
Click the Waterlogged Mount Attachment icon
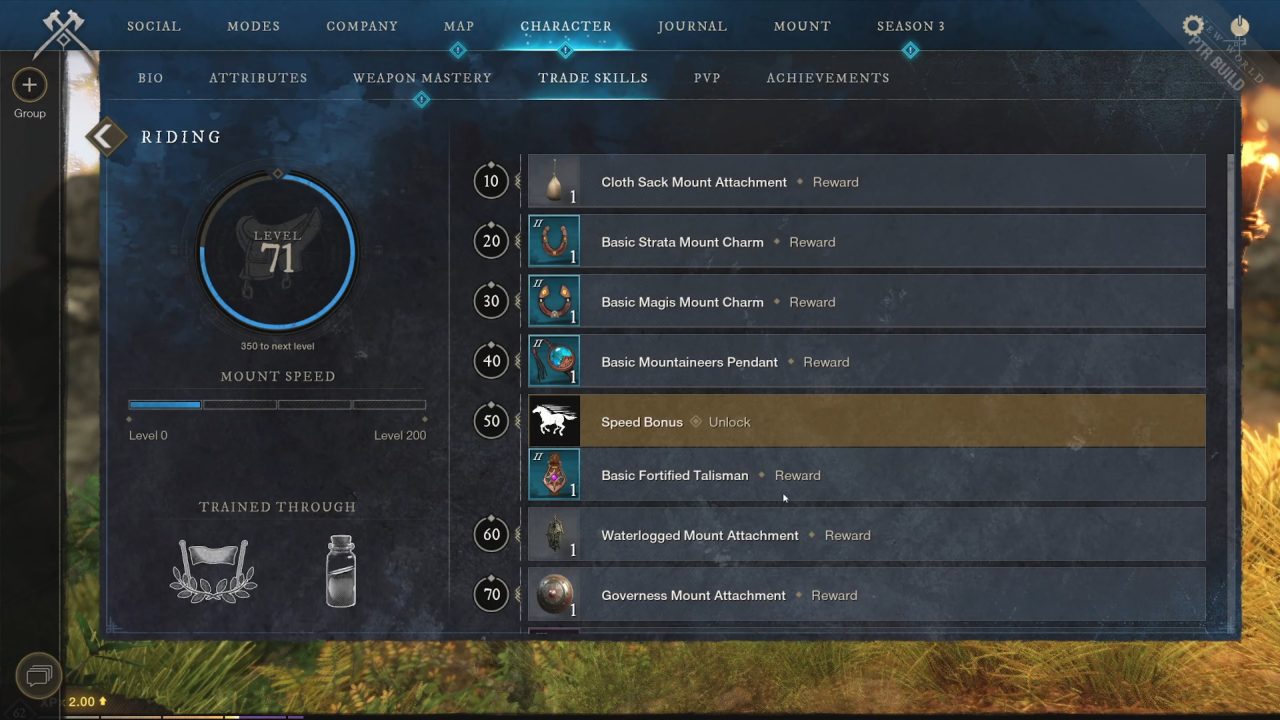554,535
